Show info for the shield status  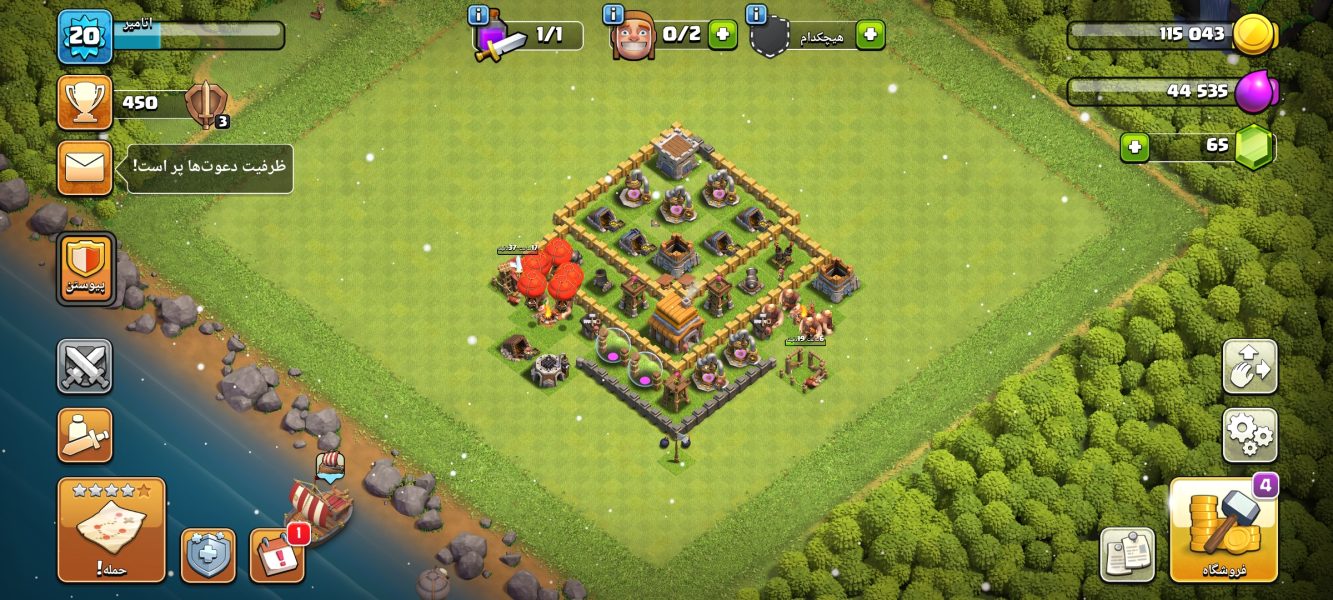click(x=757, y=15)
